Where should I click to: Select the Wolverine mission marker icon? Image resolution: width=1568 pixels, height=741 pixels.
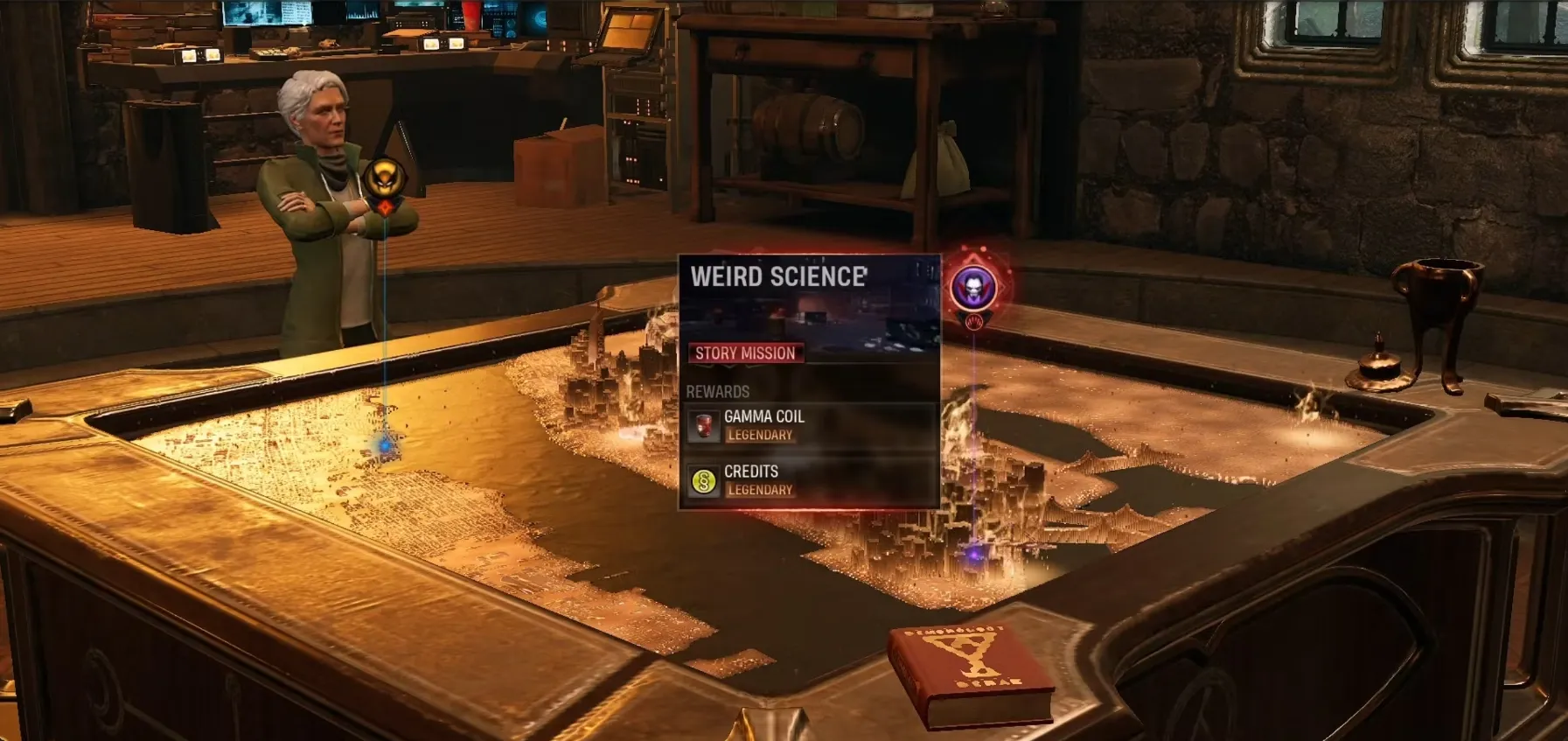[382, 179]
